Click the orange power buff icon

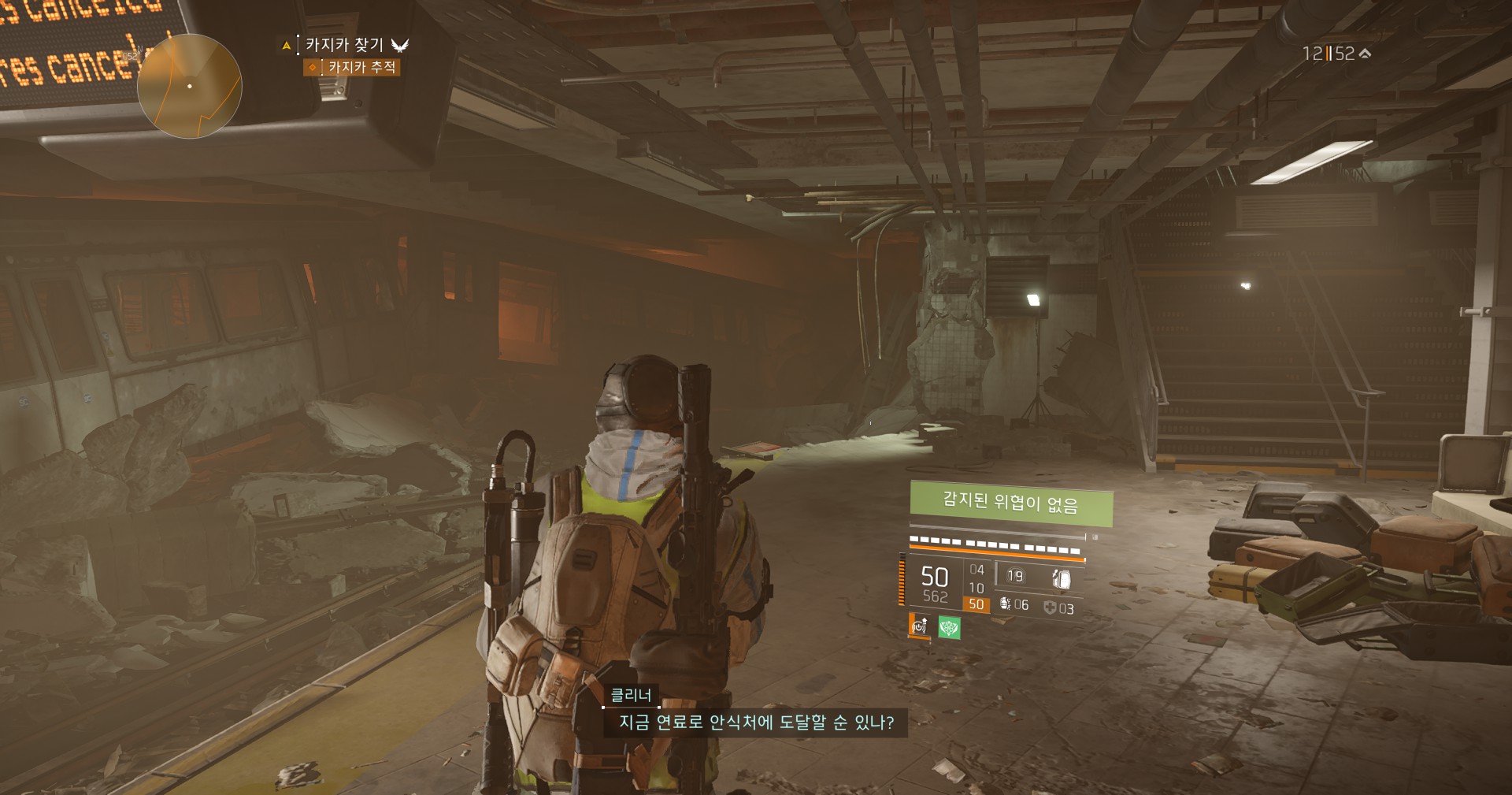919,626
